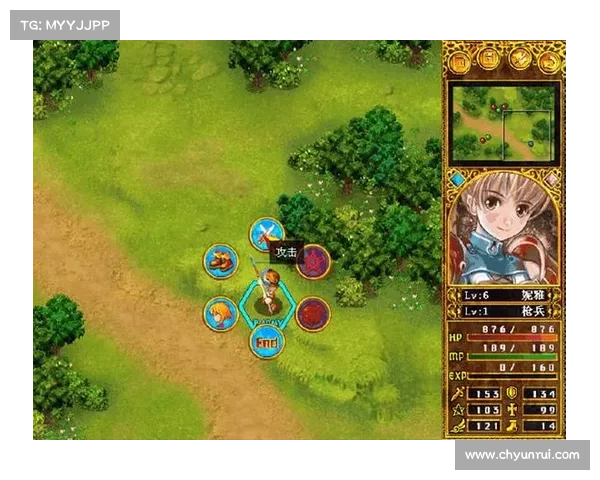Click the gold return arrow button
600x480 pixels.
tap(549, 62)
